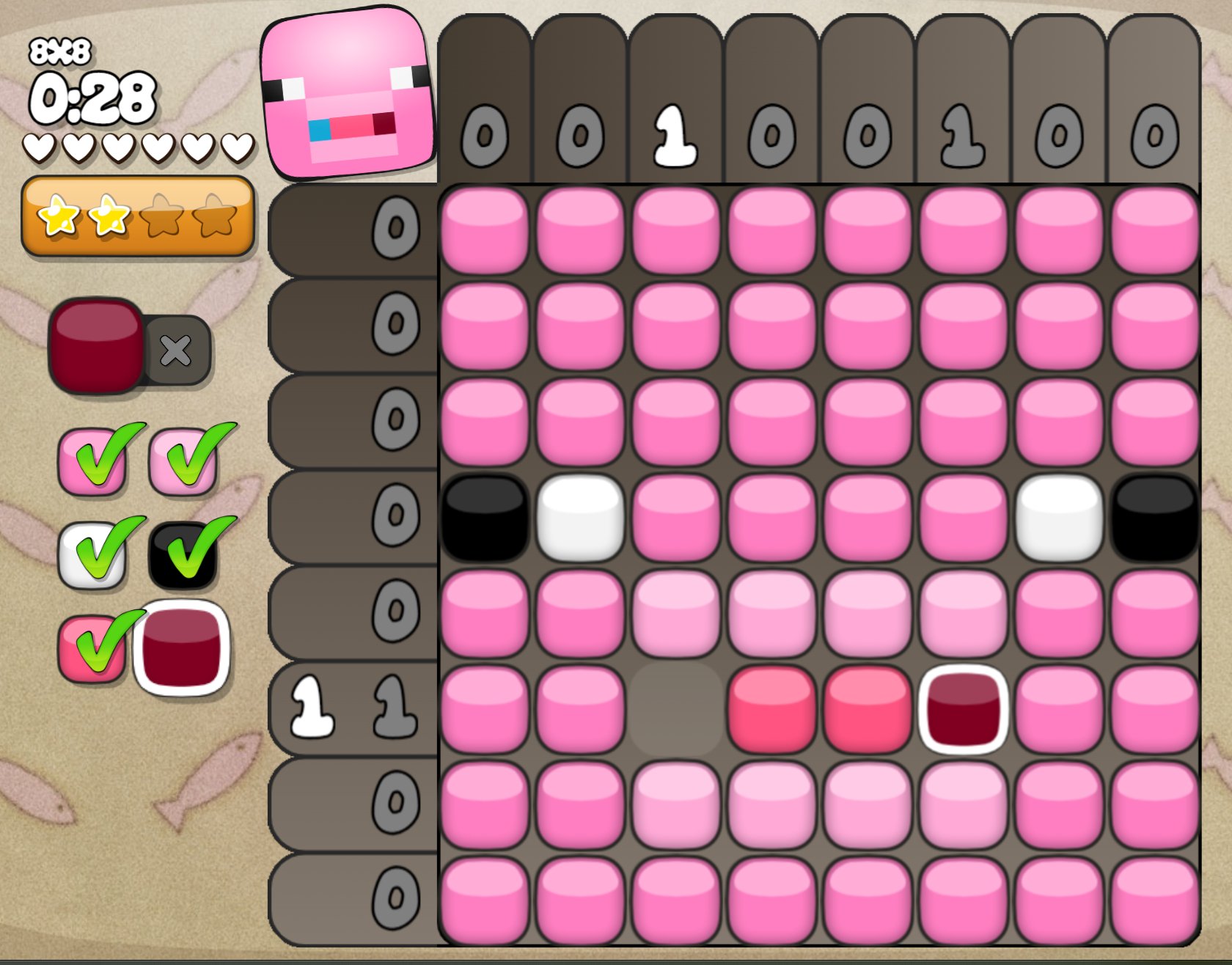The width and height of the screenshot is (1232, 965).
Task: Choose the white palette color swatch
Action: (x=92, y=556)
